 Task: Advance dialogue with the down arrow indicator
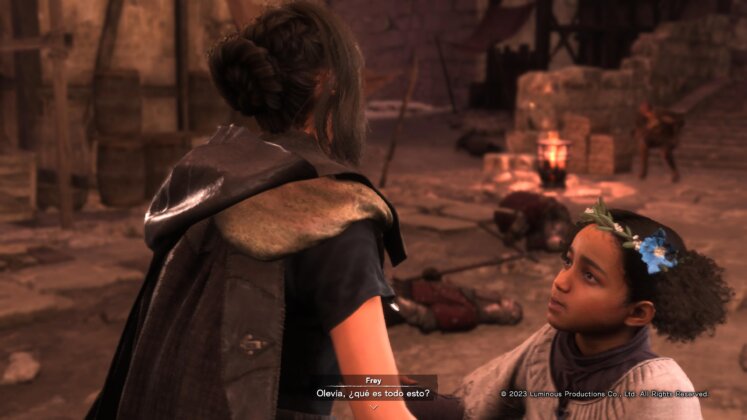(372, 407)
